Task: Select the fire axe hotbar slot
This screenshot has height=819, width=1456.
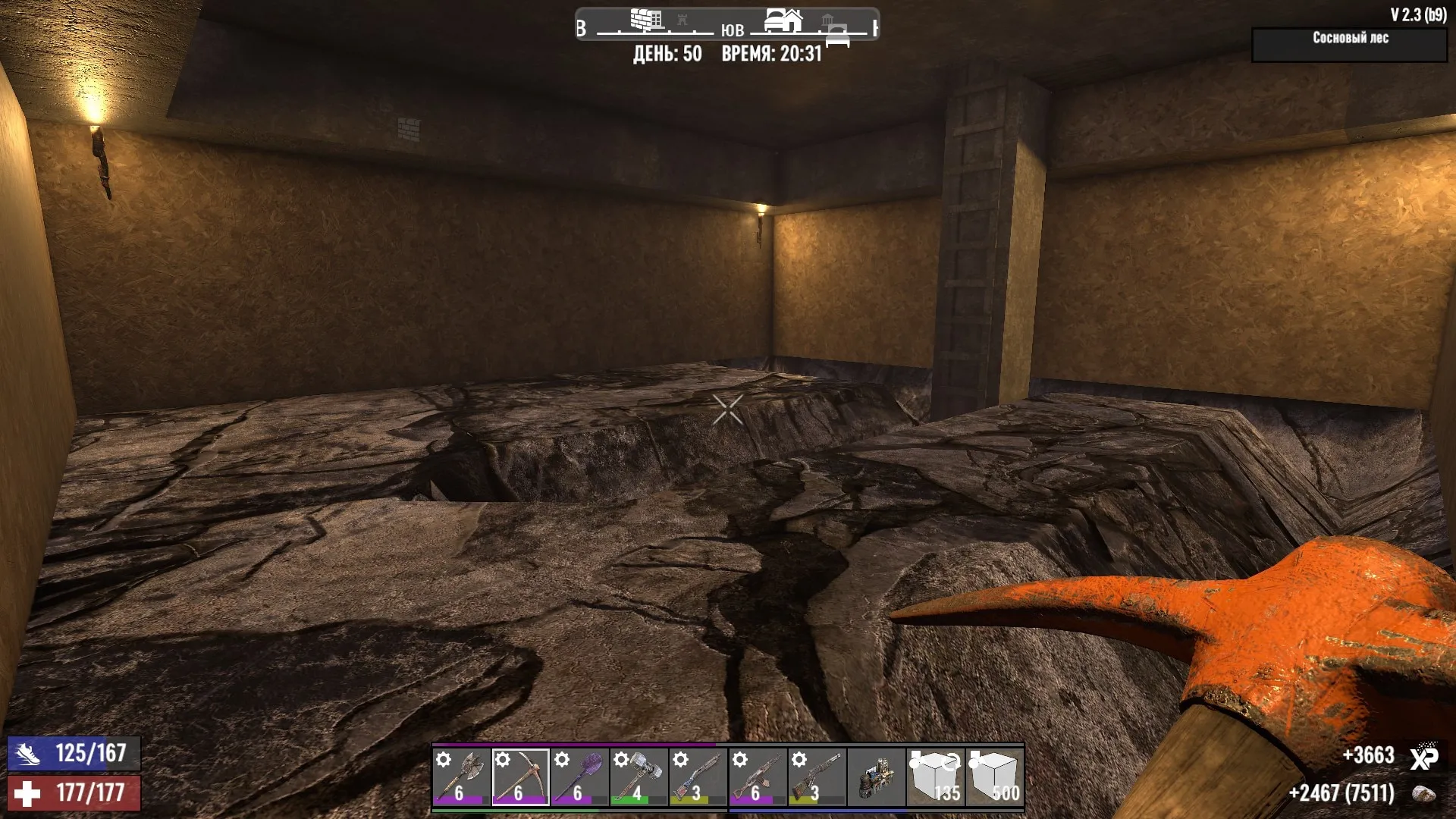Action: [x=460, y=777]
